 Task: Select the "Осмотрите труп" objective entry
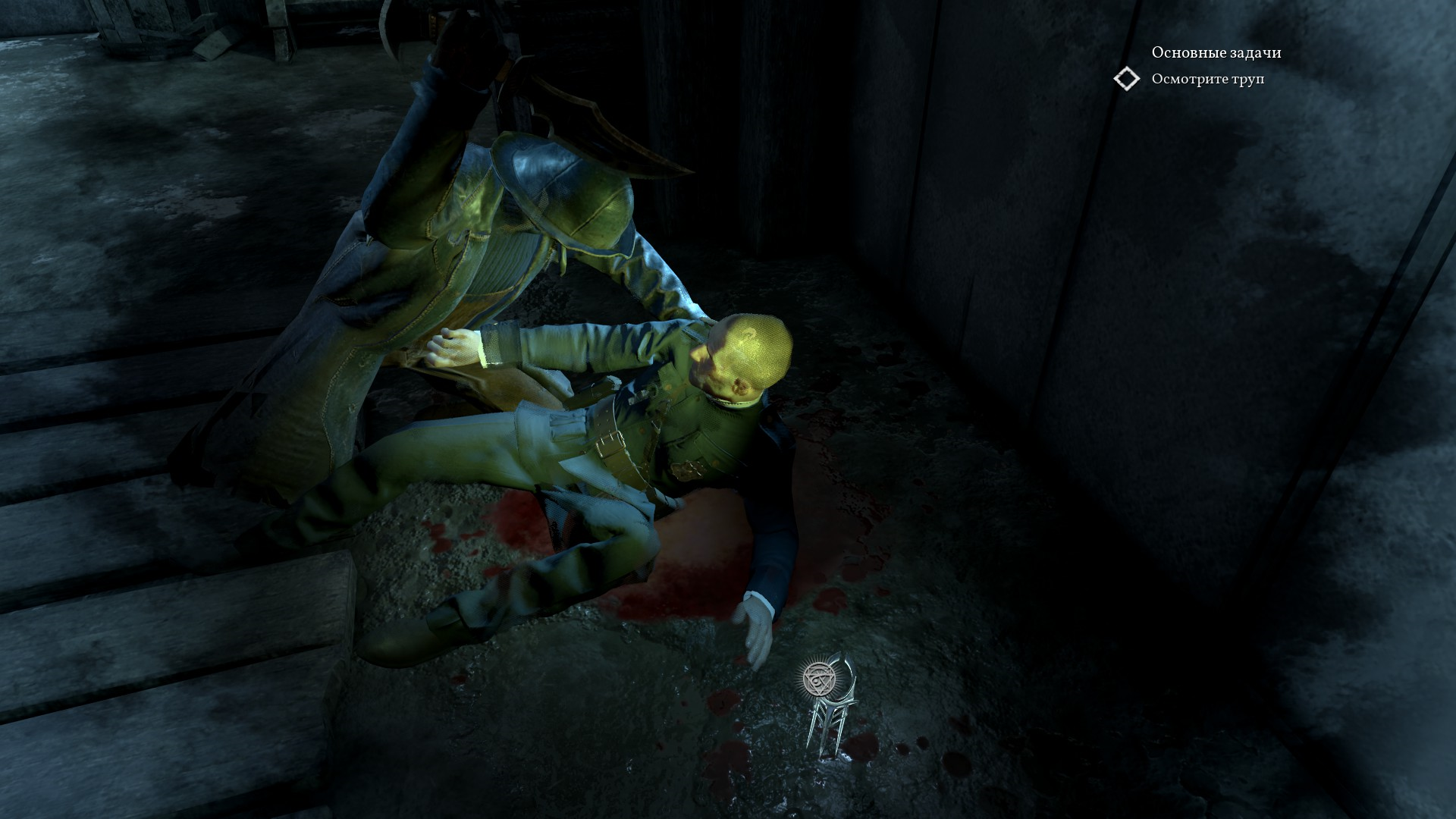1207,80
